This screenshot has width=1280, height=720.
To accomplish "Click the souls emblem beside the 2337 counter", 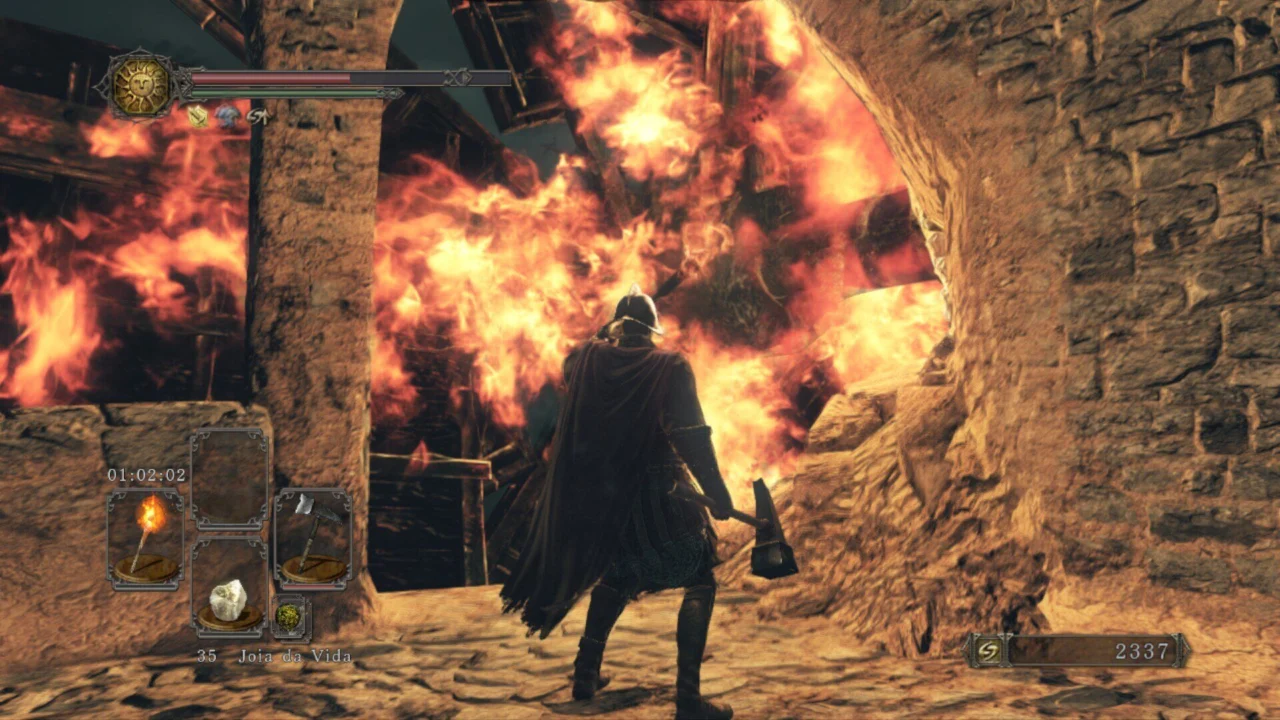I will (988, 651).
